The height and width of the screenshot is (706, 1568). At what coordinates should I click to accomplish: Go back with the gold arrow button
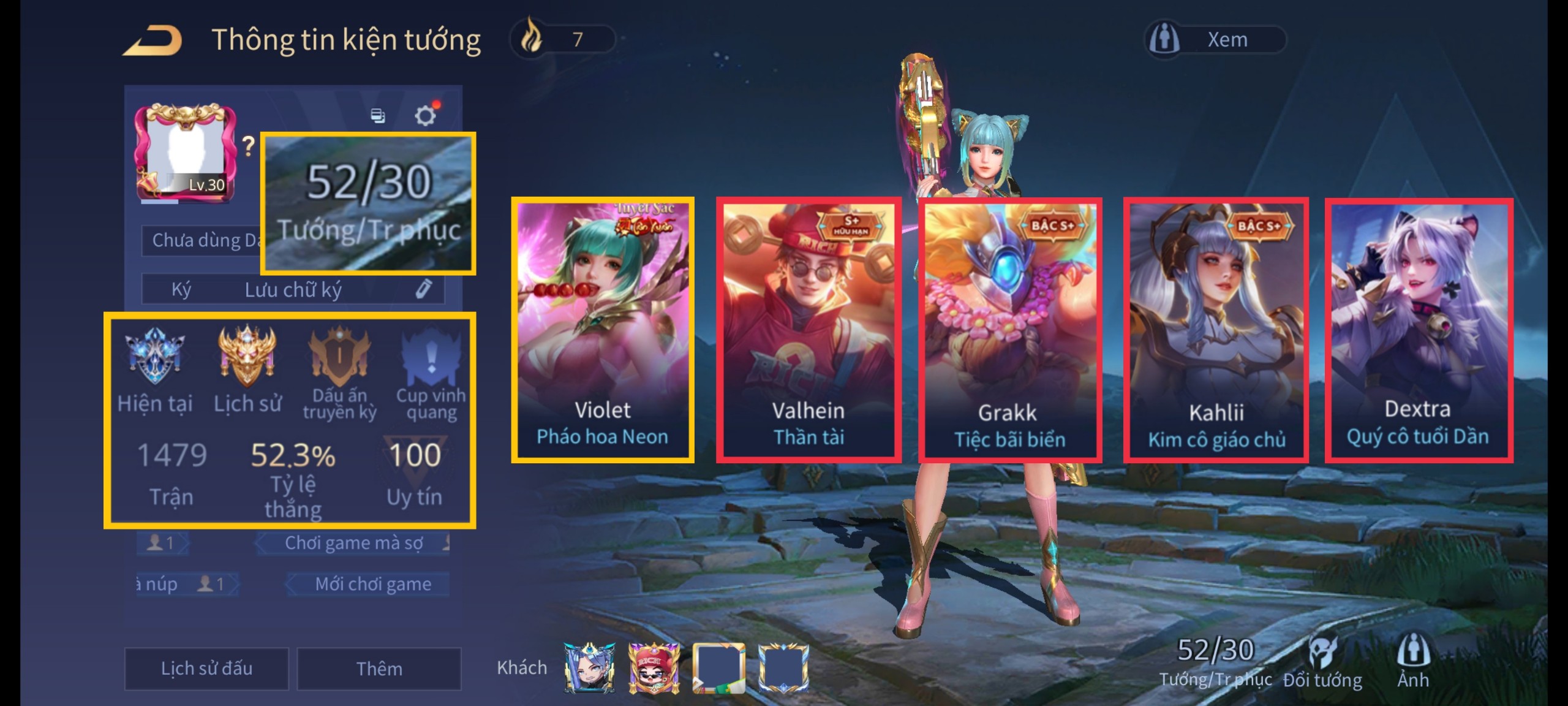153,40
